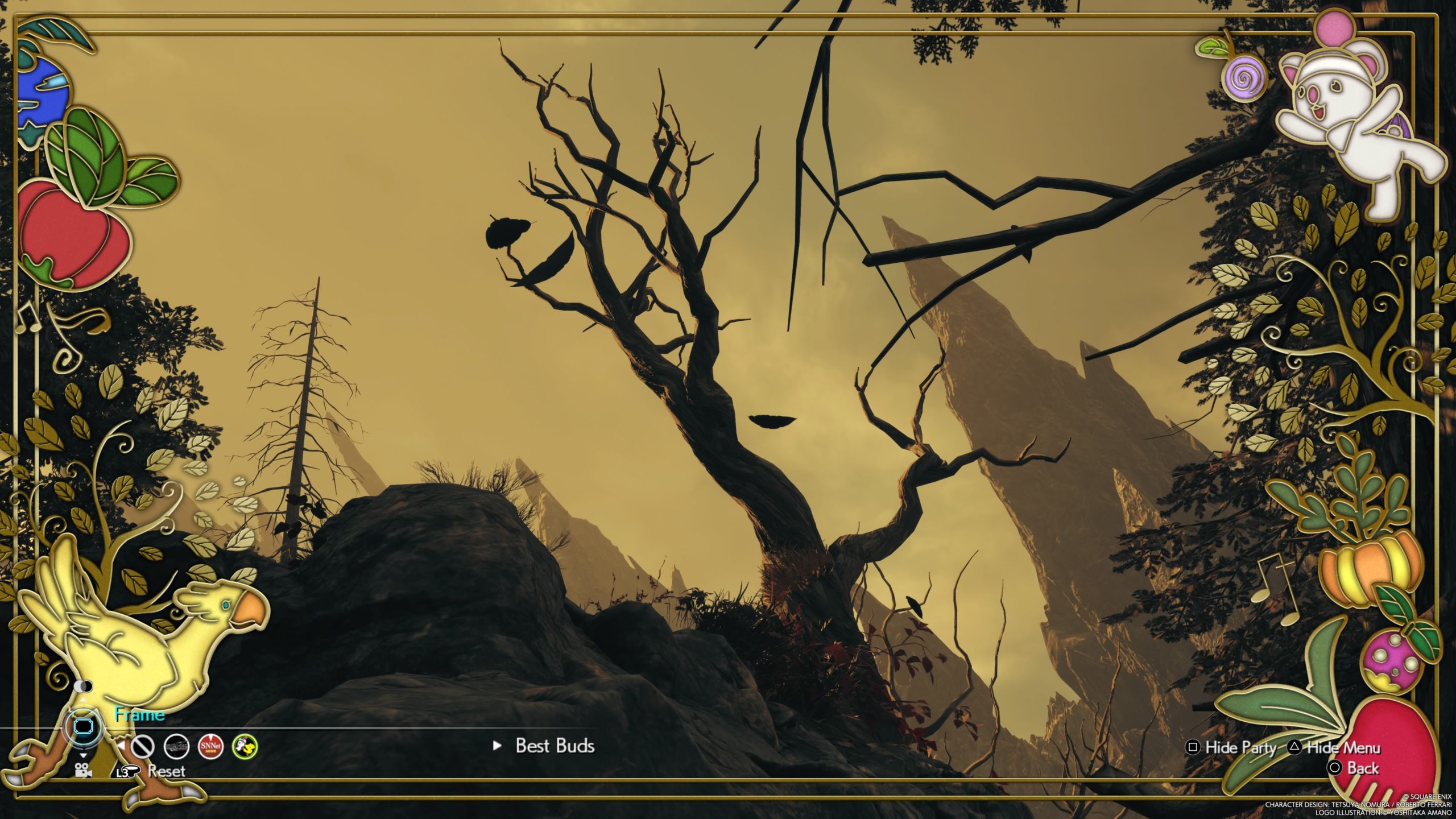Switch to the video camera setting
The height and width of the screenshot is (819, 1456).
84,771
